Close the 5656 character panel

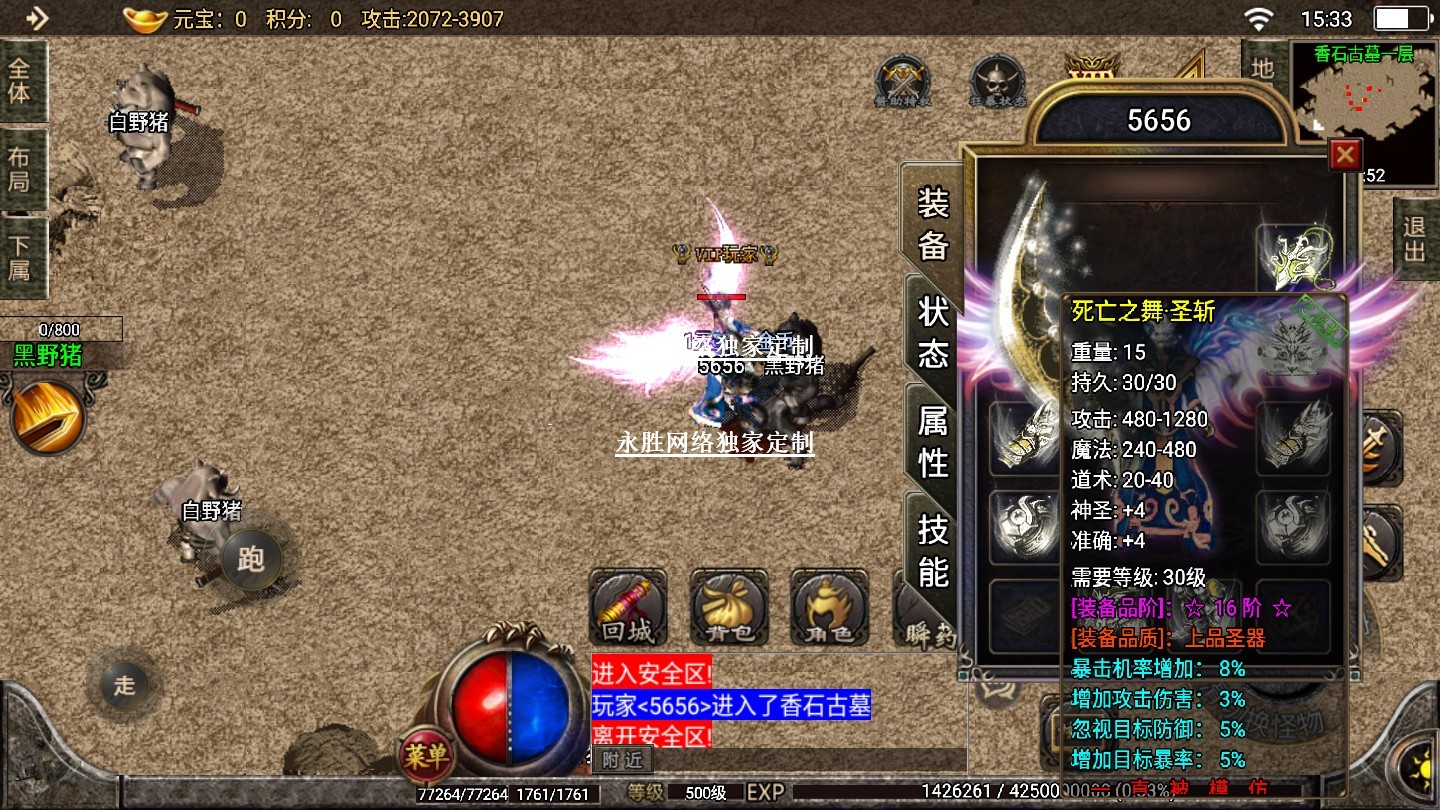(1345, 155)
